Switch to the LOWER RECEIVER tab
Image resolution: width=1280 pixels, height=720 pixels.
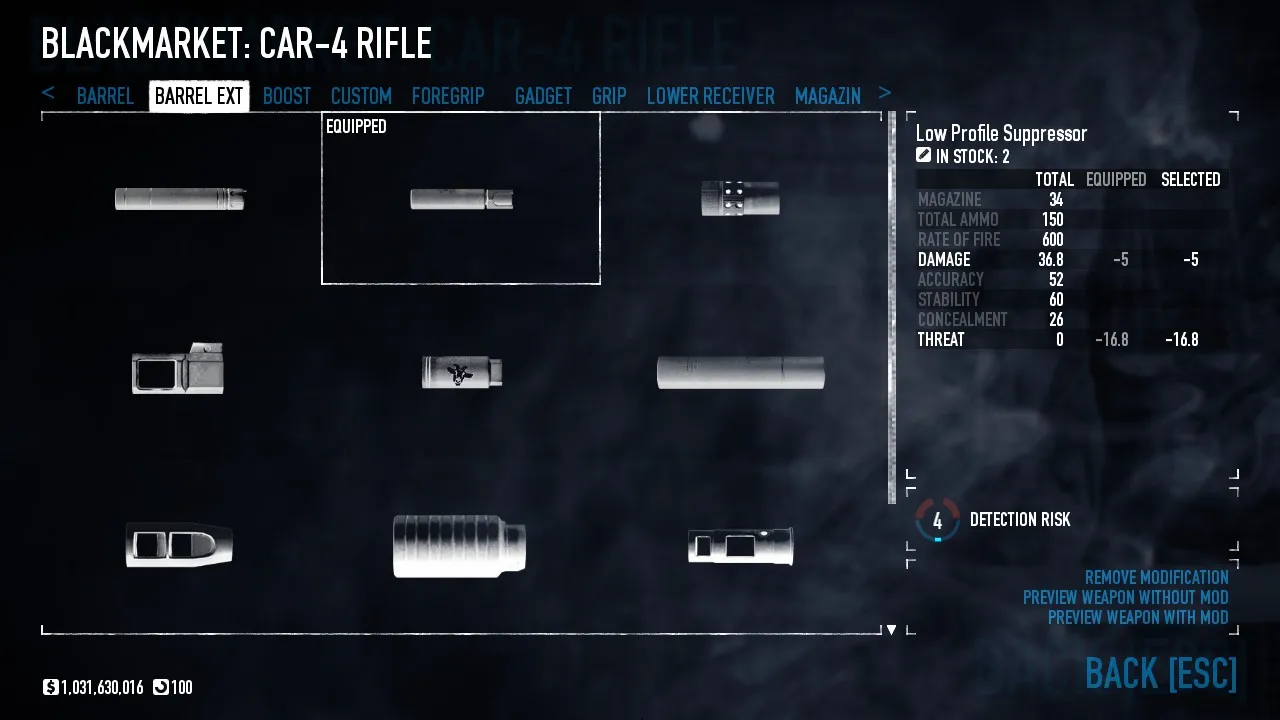click(x=710, y=95)
